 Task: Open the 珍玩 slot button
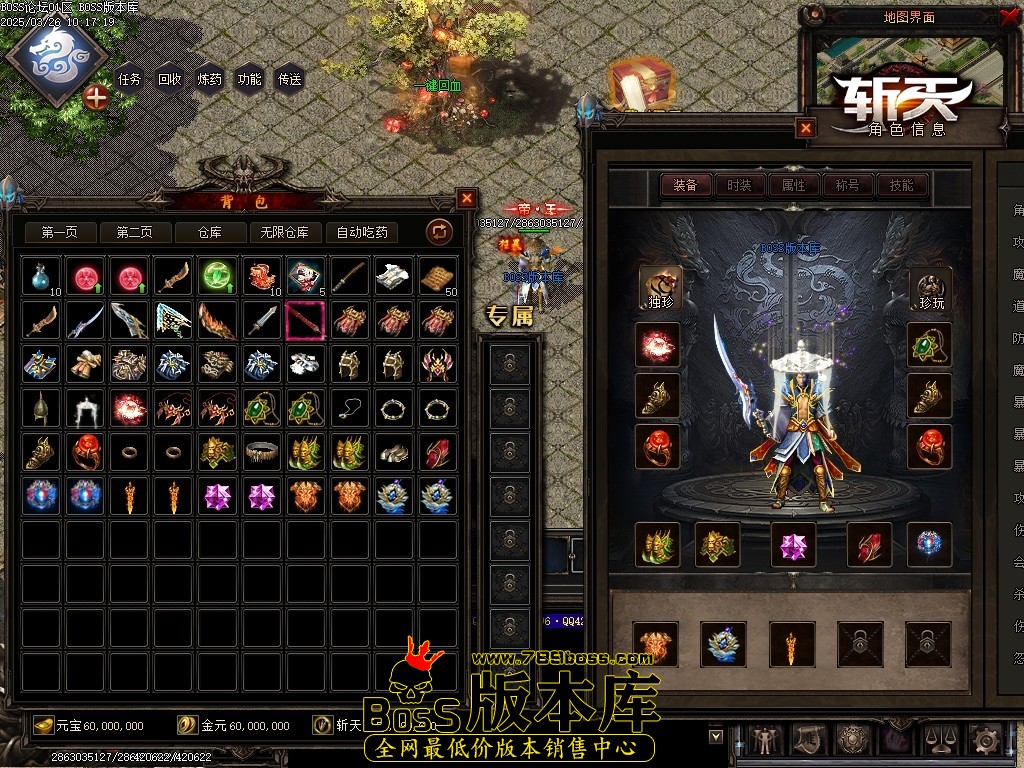[x=929, y=288]
